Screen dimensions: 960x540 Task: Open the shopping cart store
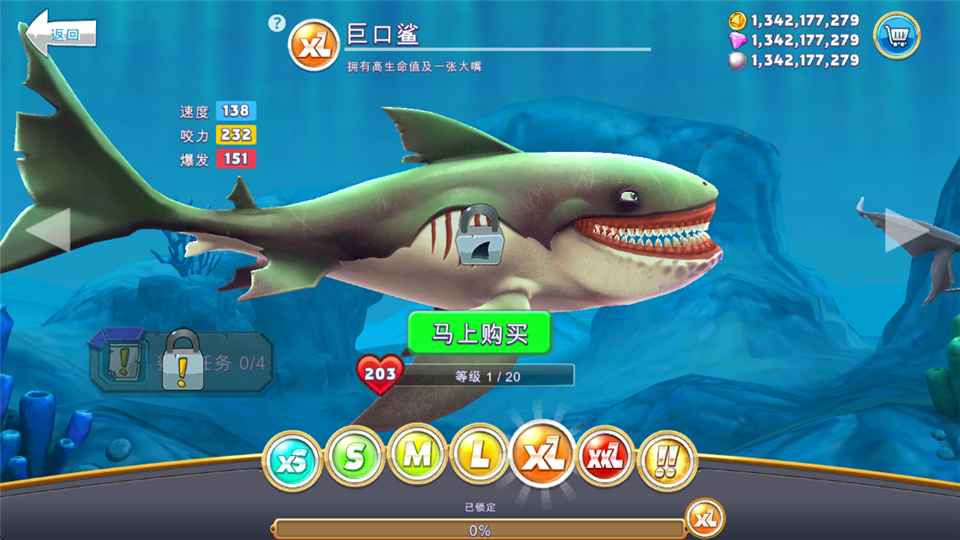coord(896,36)
